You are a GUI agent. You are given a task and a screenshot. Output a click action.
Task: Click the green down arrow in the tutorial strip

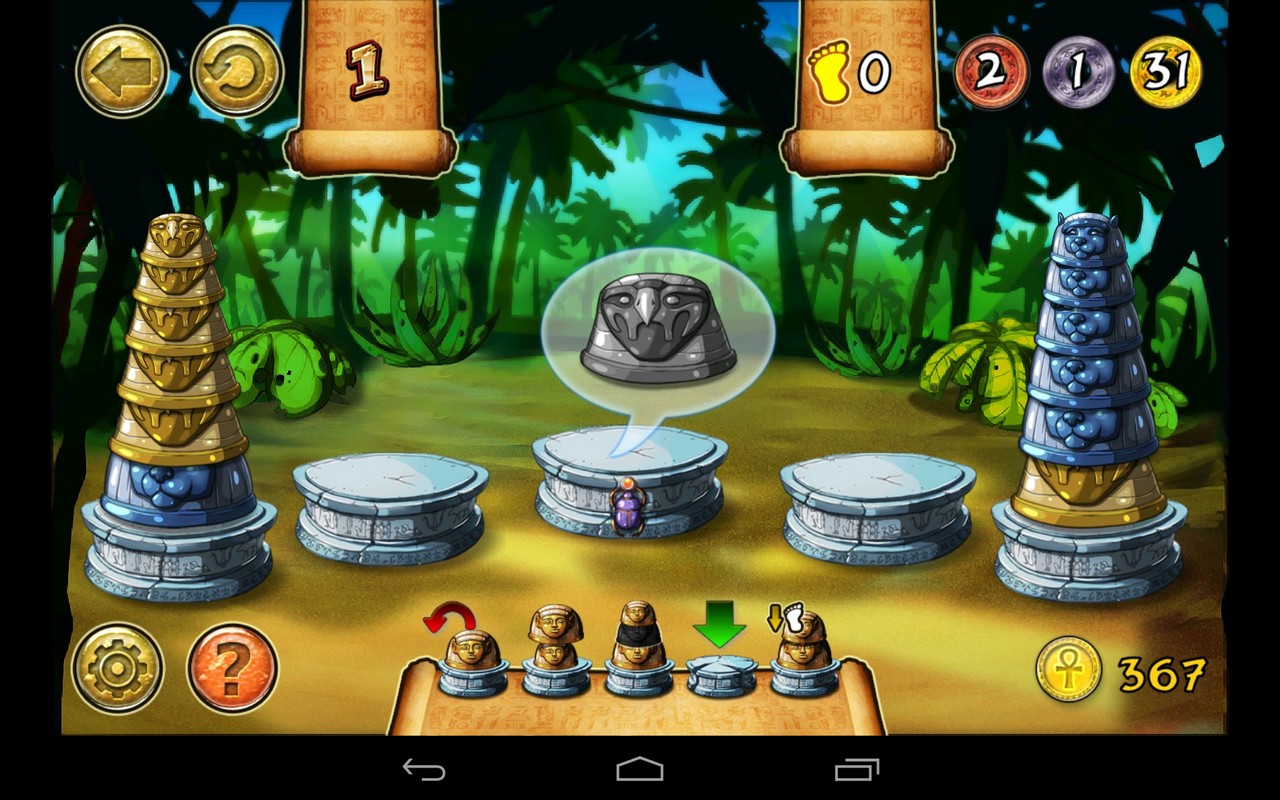coord(717,623)
